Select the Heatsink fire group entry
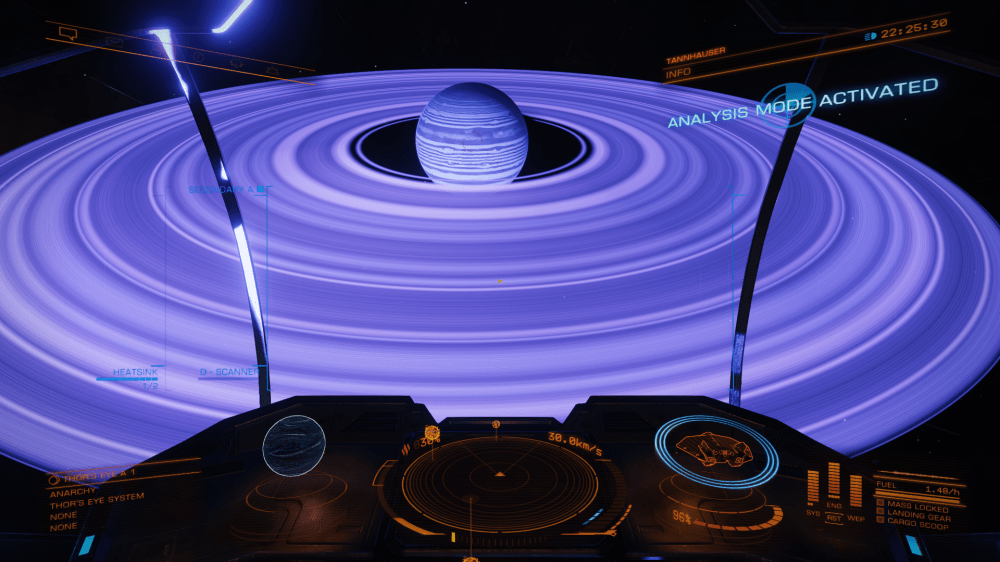 coord(135,372)
